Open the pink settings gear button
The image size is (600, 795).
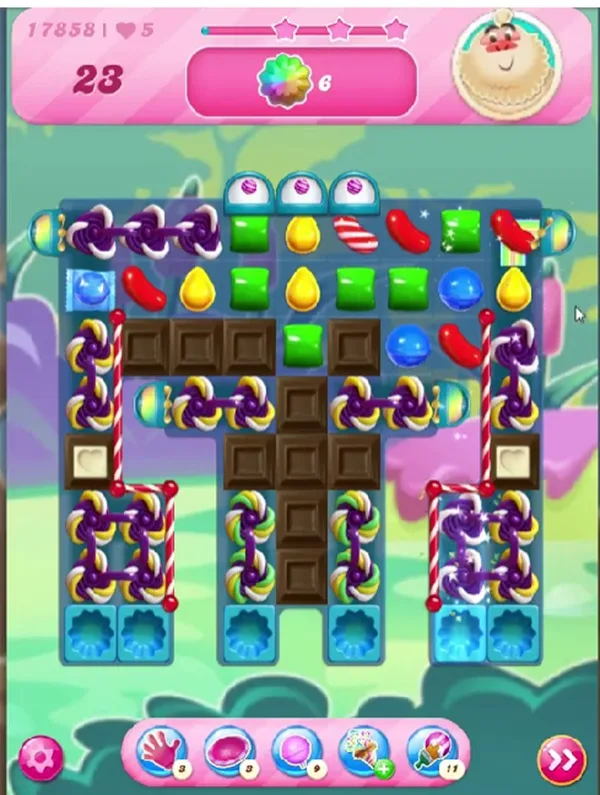(x=41, y=758)
